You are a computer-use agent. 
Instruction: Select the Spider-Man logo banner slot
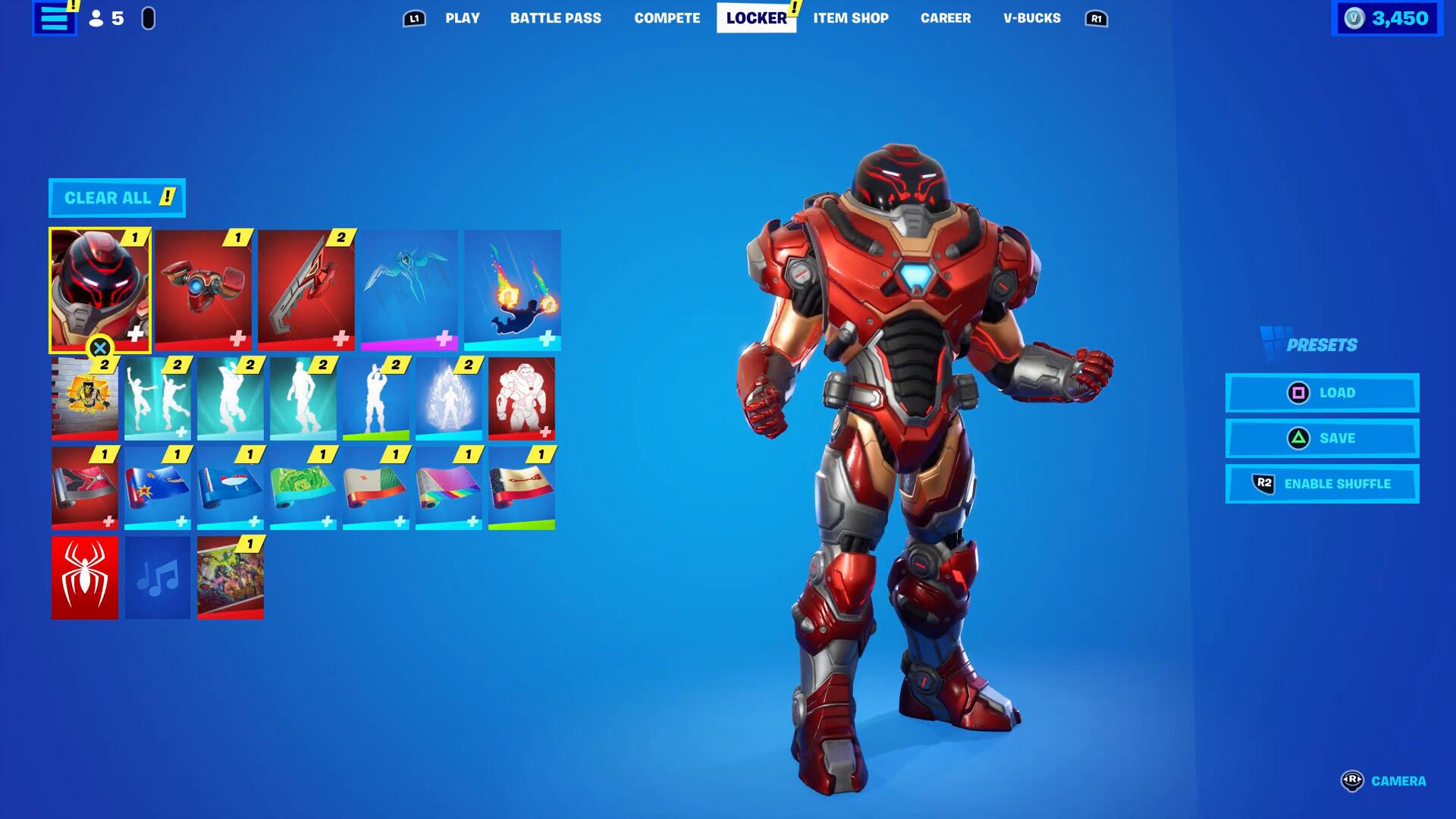[x=85, y=578]
